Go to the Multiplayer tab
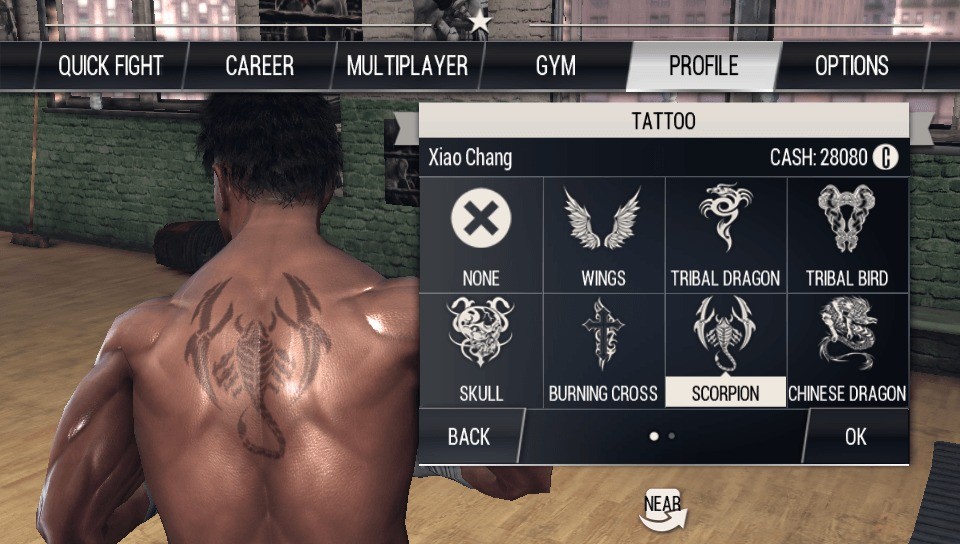Screen dimensions: 960x544 (407, 67)
